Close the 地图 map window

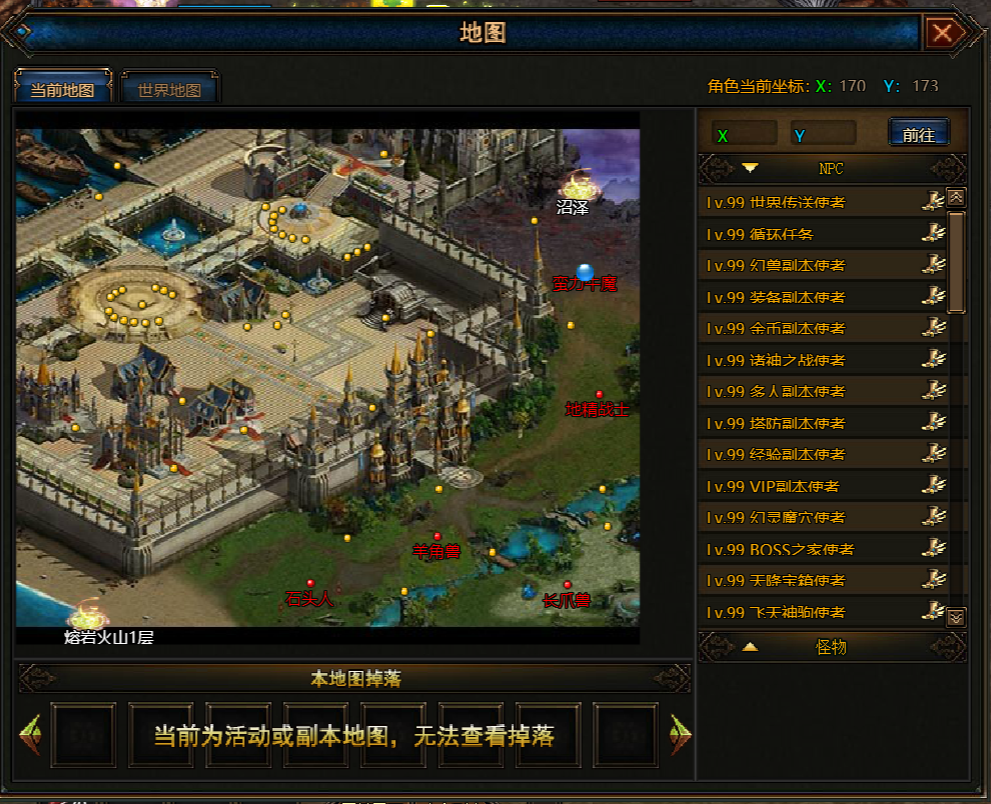pos(942,34)
